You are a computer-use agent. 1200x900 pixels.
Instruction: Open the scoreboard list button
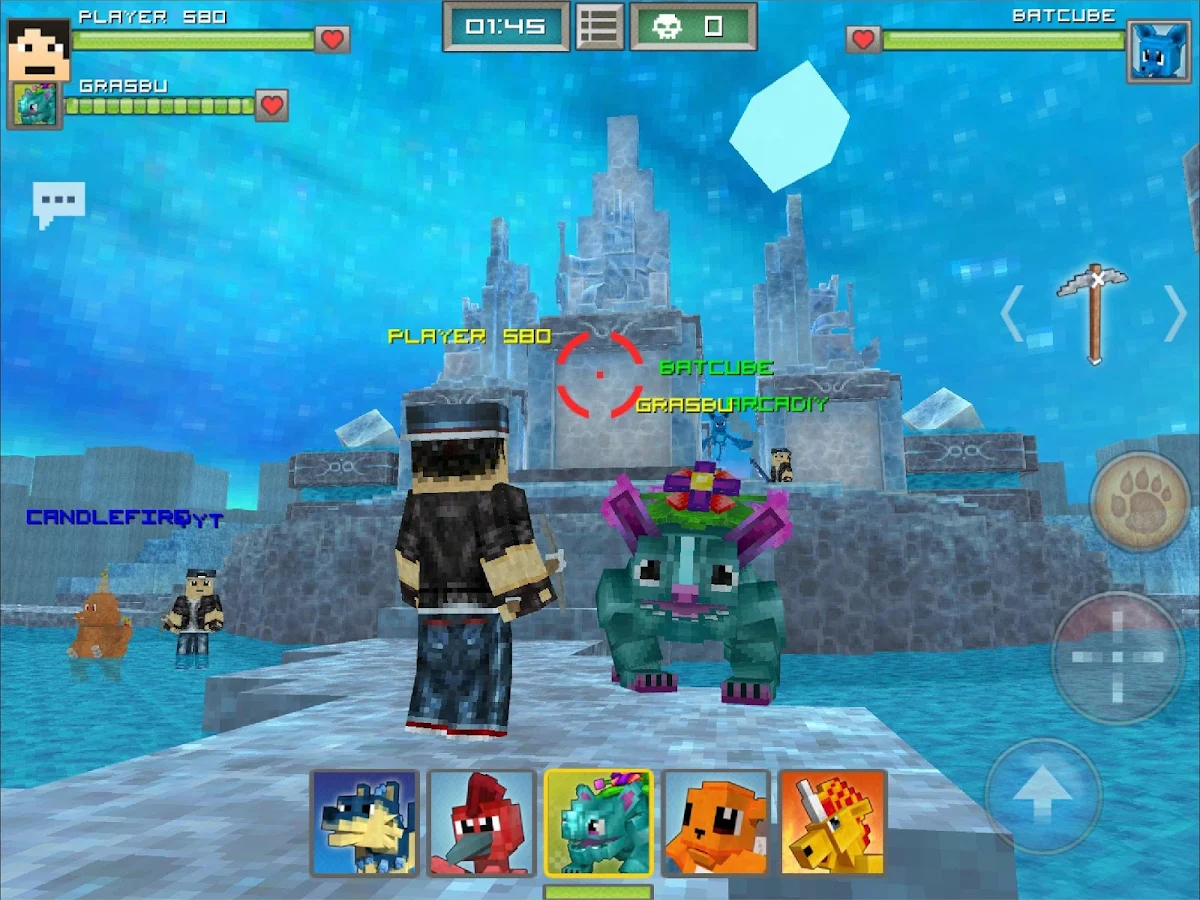(600, 27)
